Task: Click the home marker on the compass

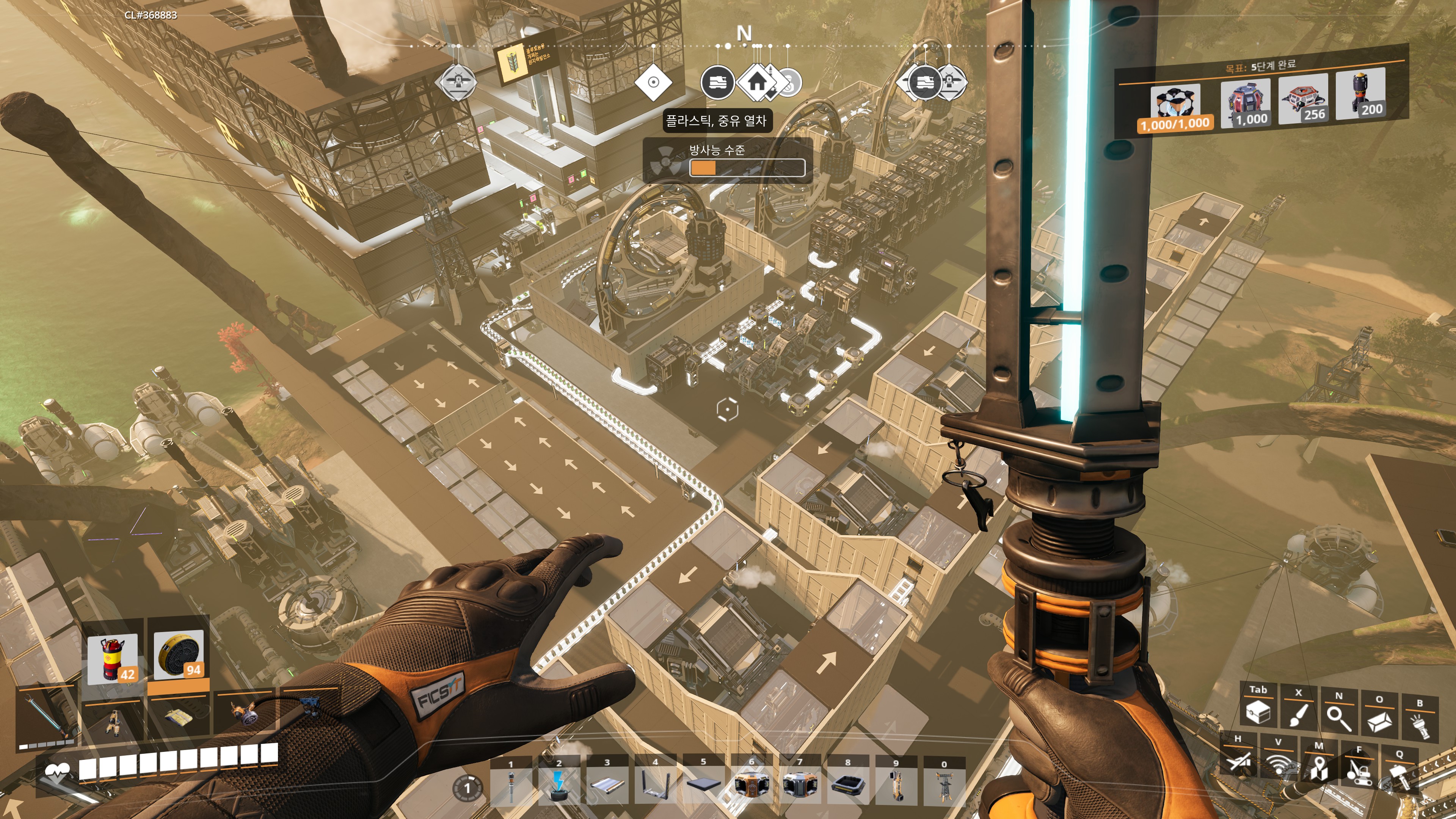Action: [x=757, y=83]
